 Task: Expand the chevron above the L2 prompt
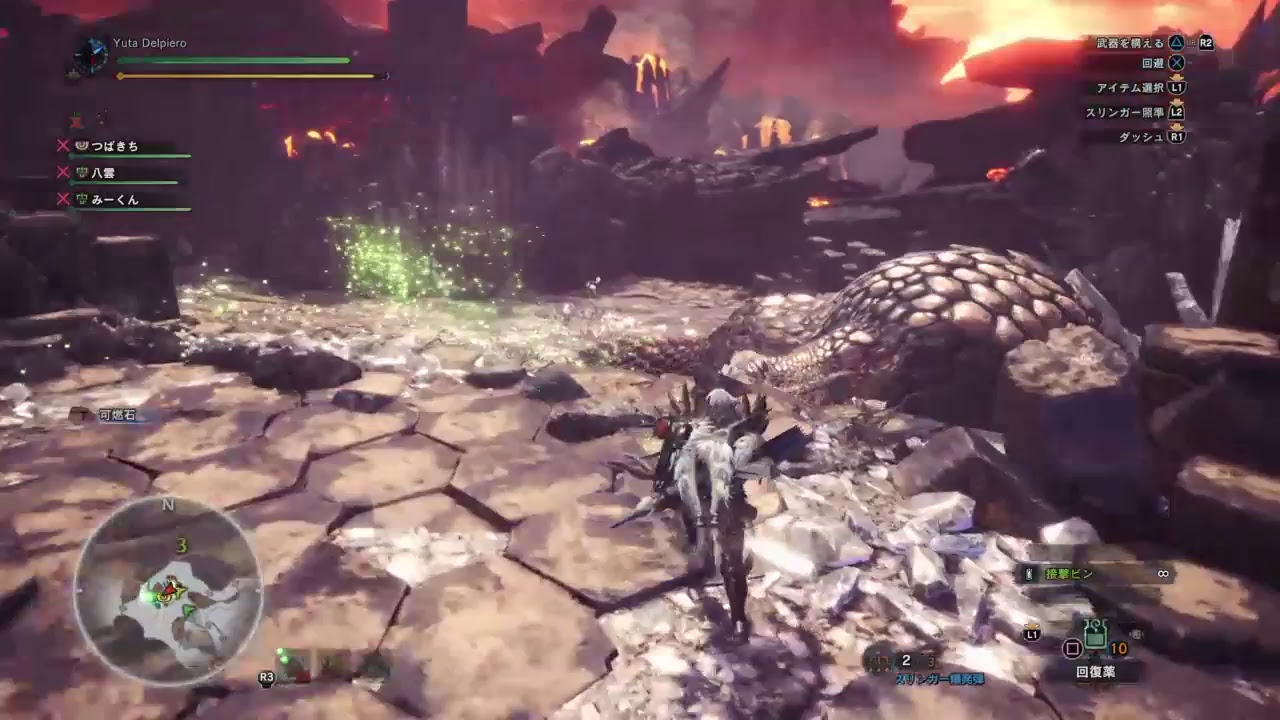(1177, 101)
